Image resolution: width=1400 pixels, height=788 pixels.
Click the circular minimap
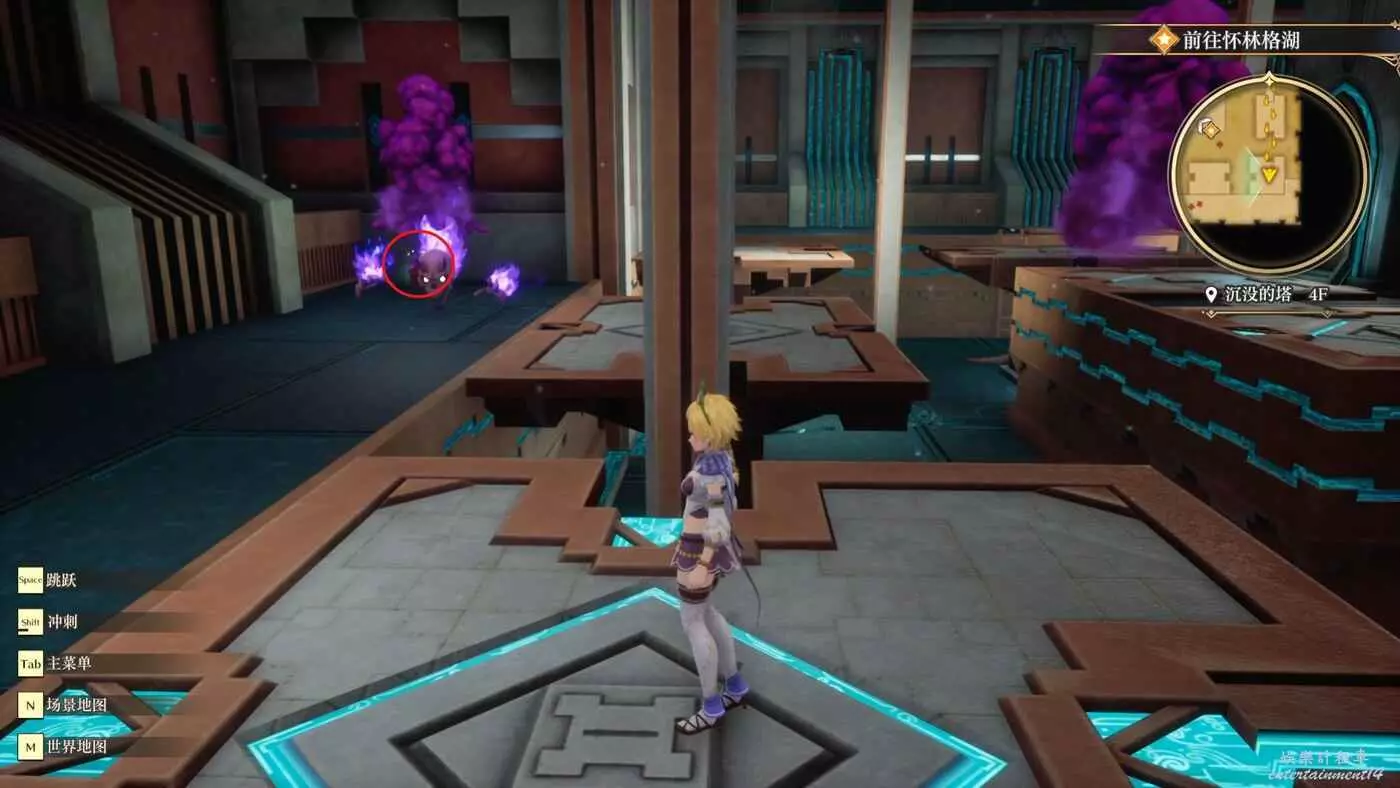tap(1267, 172)
